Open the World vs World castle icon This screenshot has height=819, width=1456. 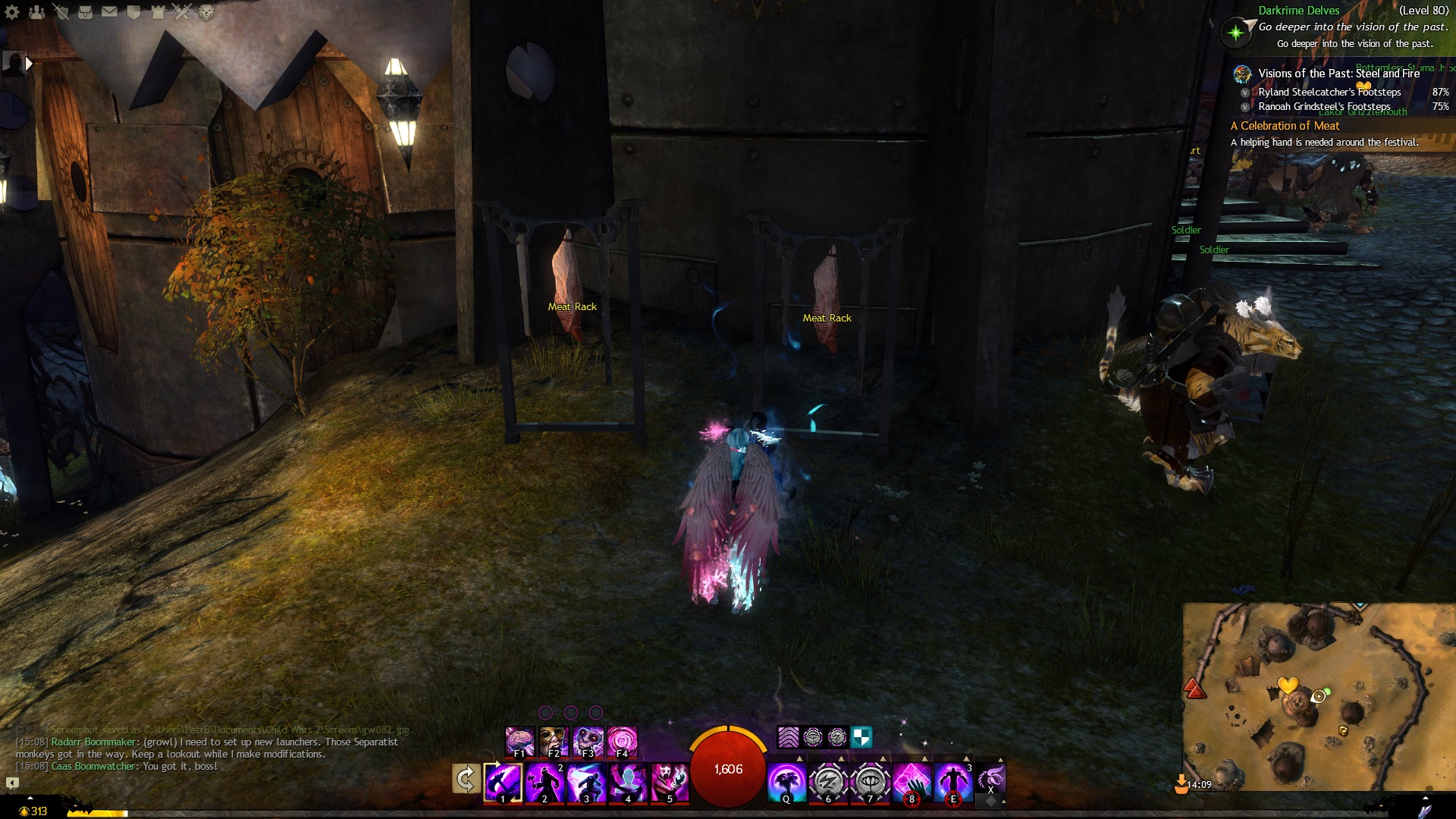pyautogui.click(x=158, y=12)
